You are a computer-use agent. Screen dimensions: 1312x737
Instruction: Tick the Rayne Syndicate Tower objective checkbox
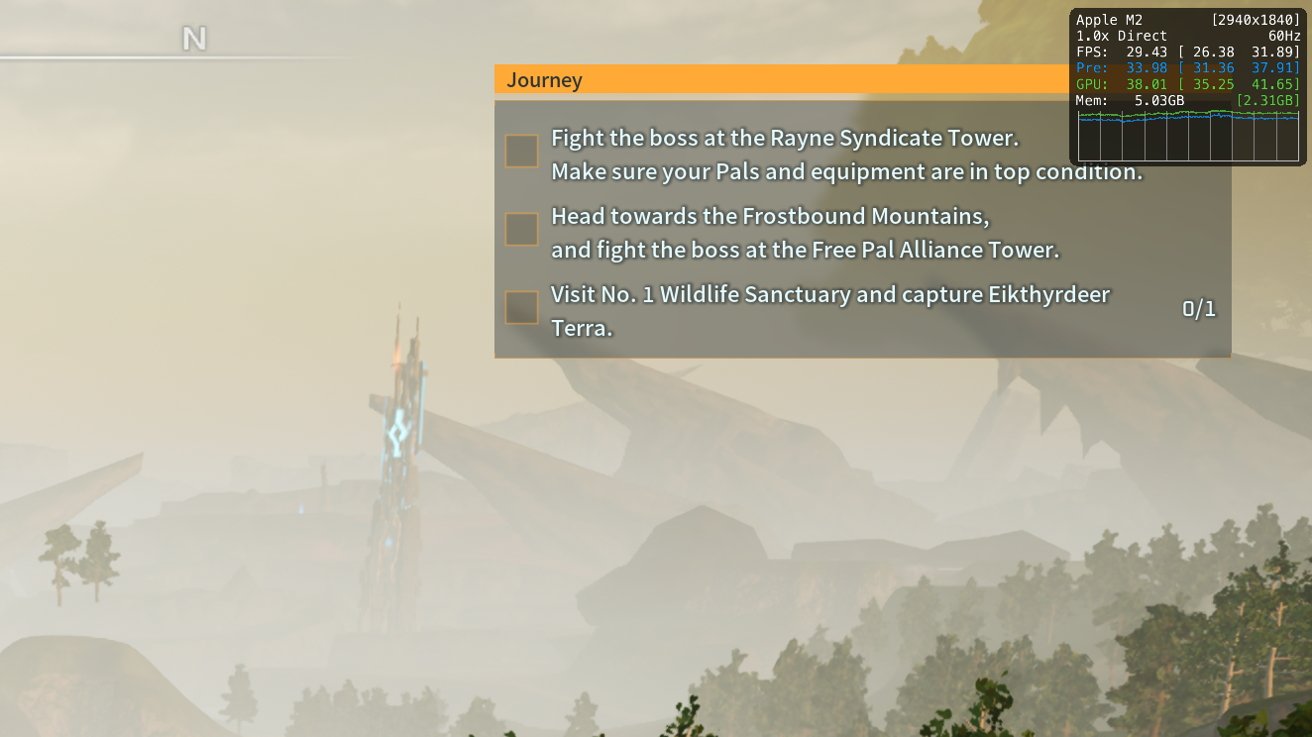pos(521,151)
